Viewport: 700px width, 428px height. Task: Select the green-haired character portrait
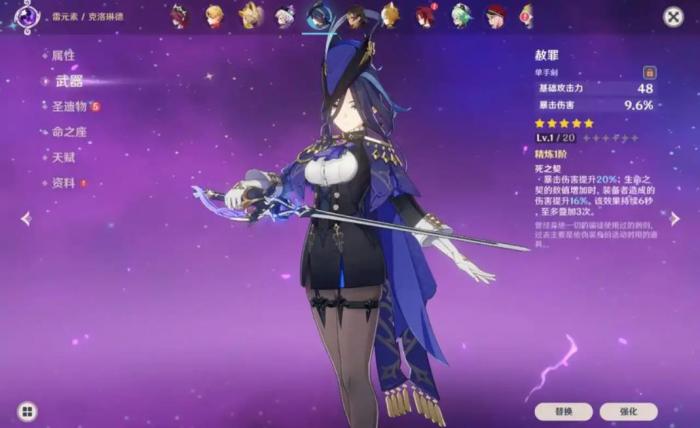pyautogui.click(x=462, y=16)
